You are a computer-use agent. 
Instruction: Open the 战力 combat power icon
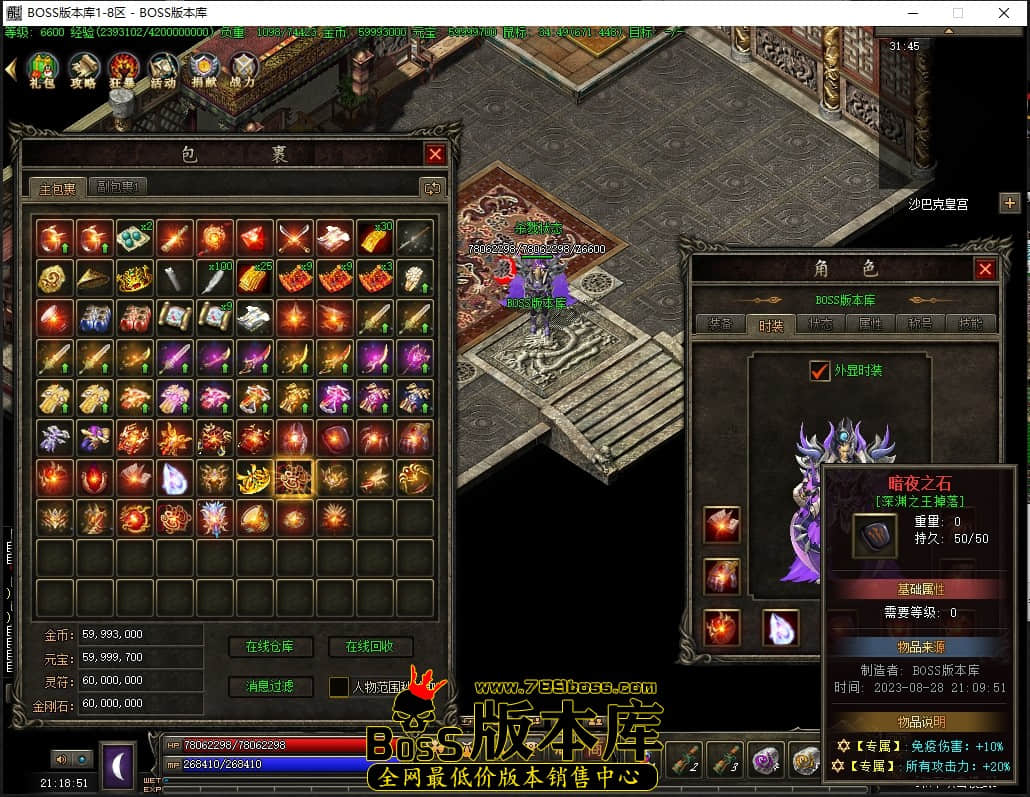243,71
